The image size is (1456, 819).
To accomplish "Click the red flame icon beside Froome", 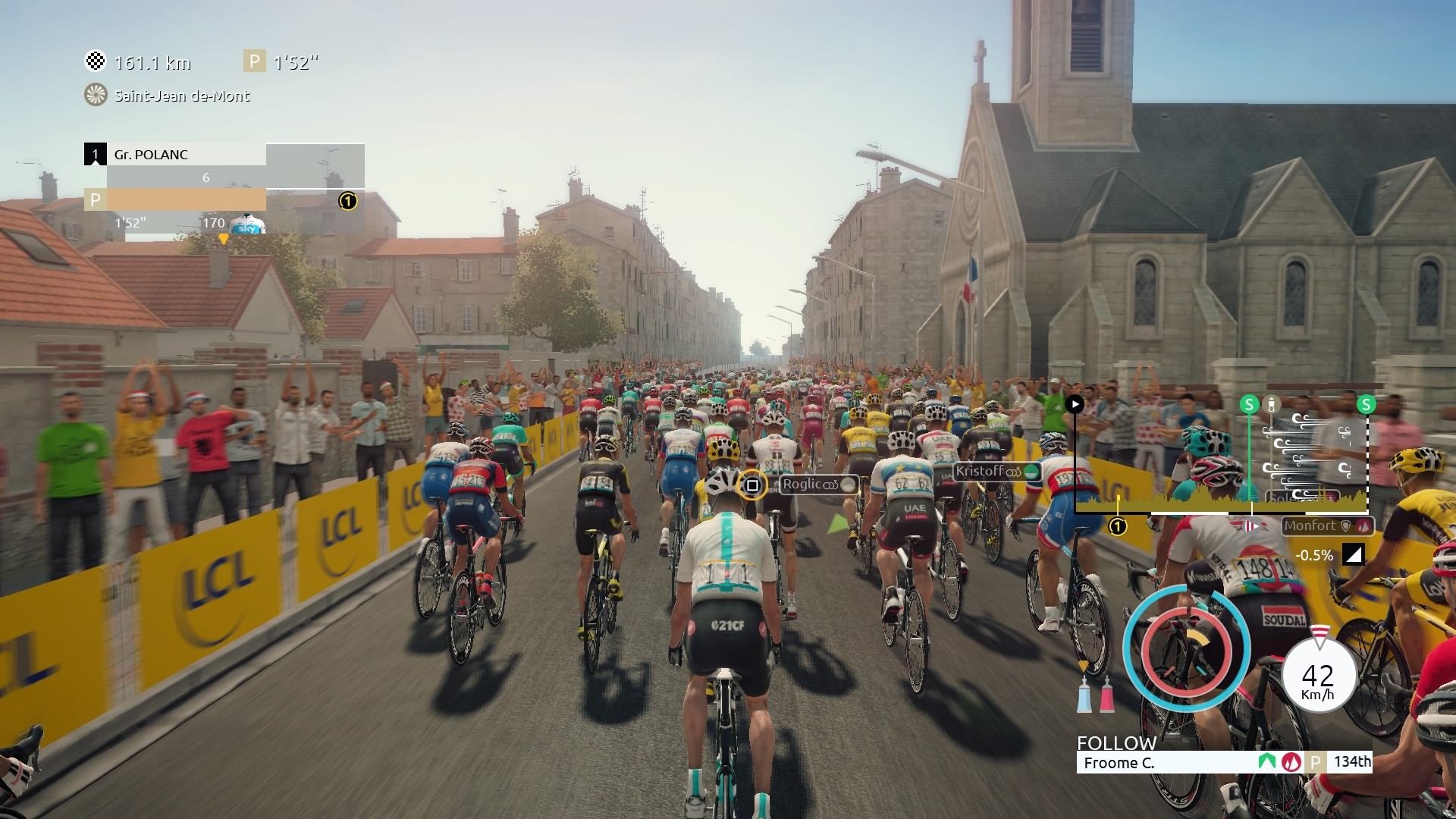I will pyautogui.click(x=1291, y=762).
